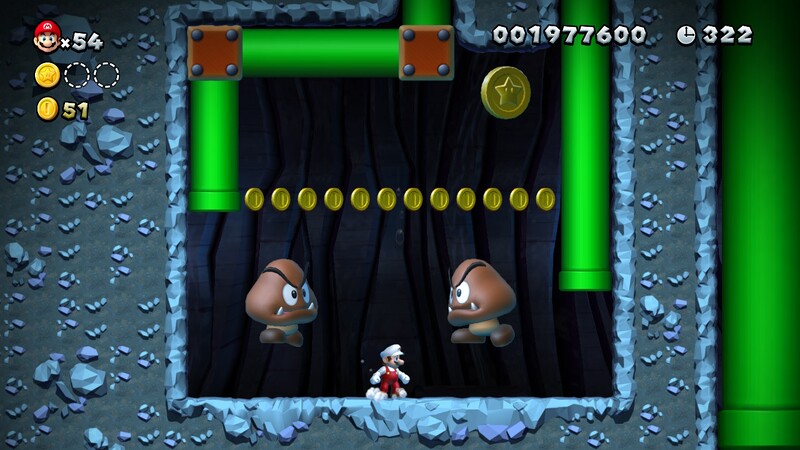
Task: Click the Mario head lives icon
Action: (x=46, y=37)
